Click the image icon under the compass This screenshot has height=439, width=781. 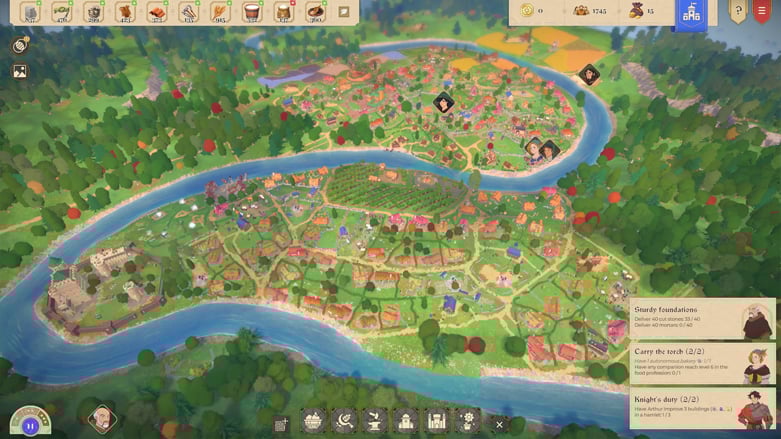pyautogui.click(x=20, y=72)
